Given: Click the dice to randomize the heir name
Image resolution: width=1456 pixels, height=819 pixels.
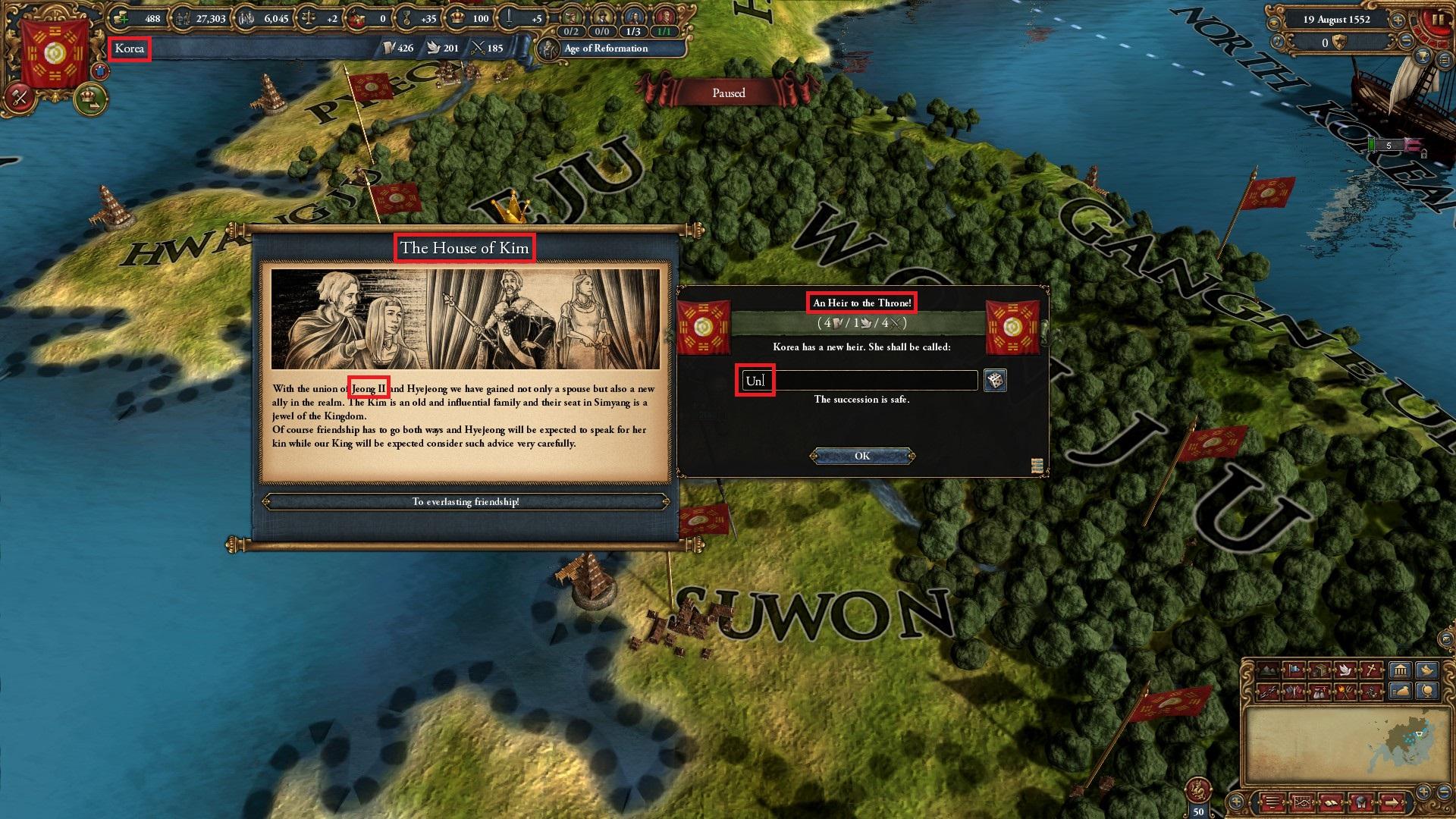Looking at the screenshot, I should coord(996,381).
